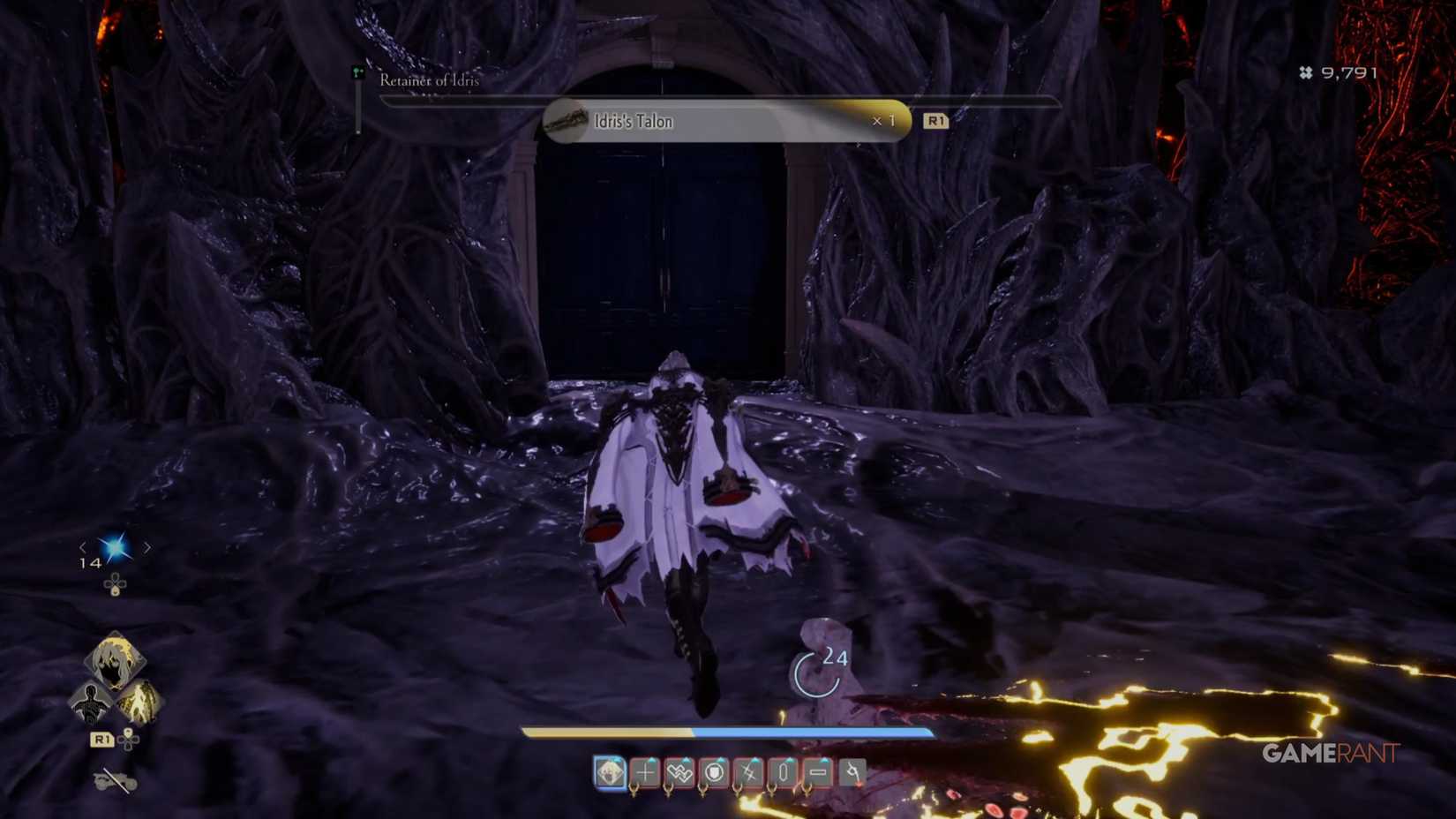Select the double-chevron dodge ability icon

tap(678, 770)
